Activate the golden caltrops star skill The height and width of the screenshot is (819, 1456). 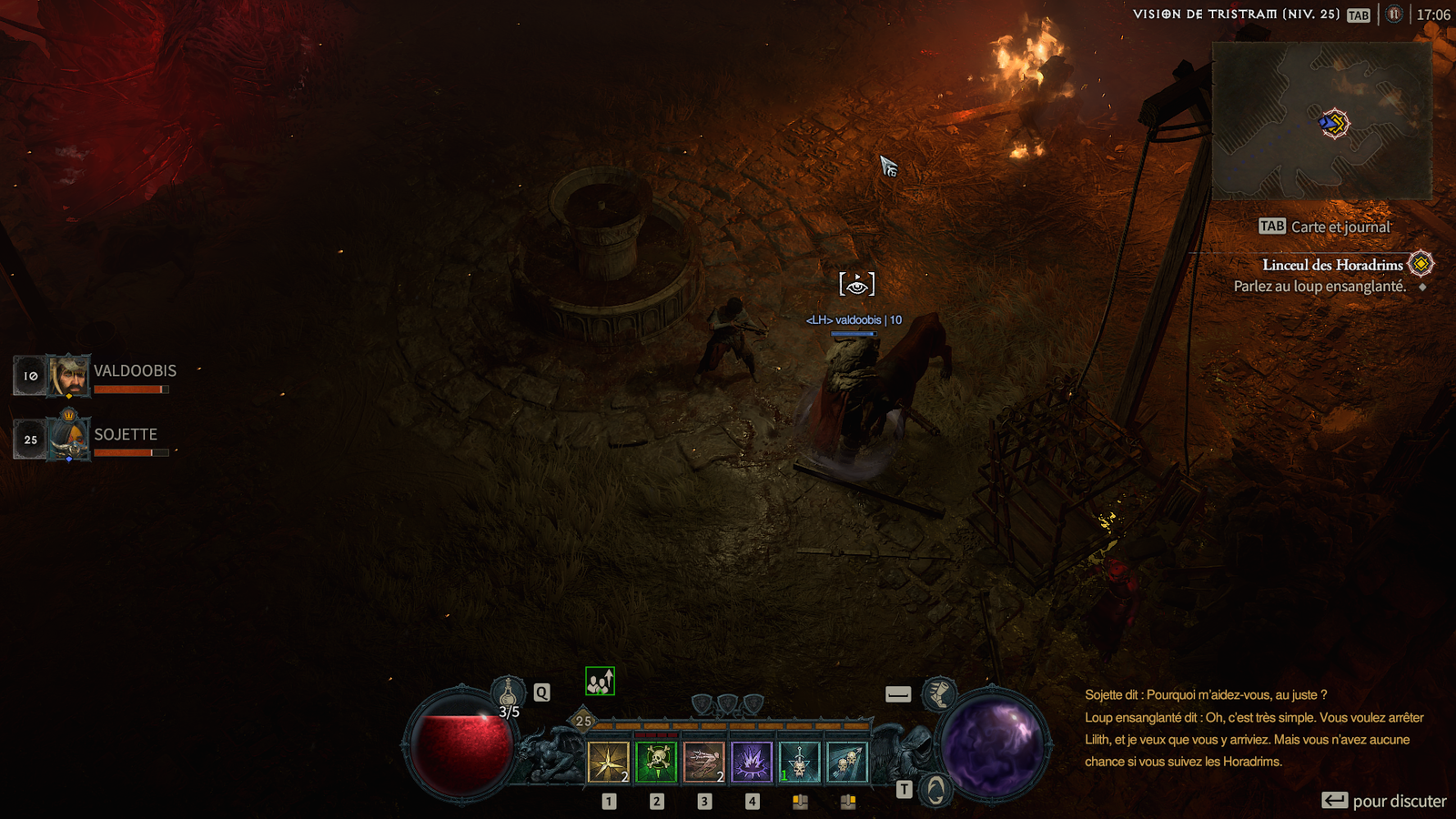click(x=609, y=762)
